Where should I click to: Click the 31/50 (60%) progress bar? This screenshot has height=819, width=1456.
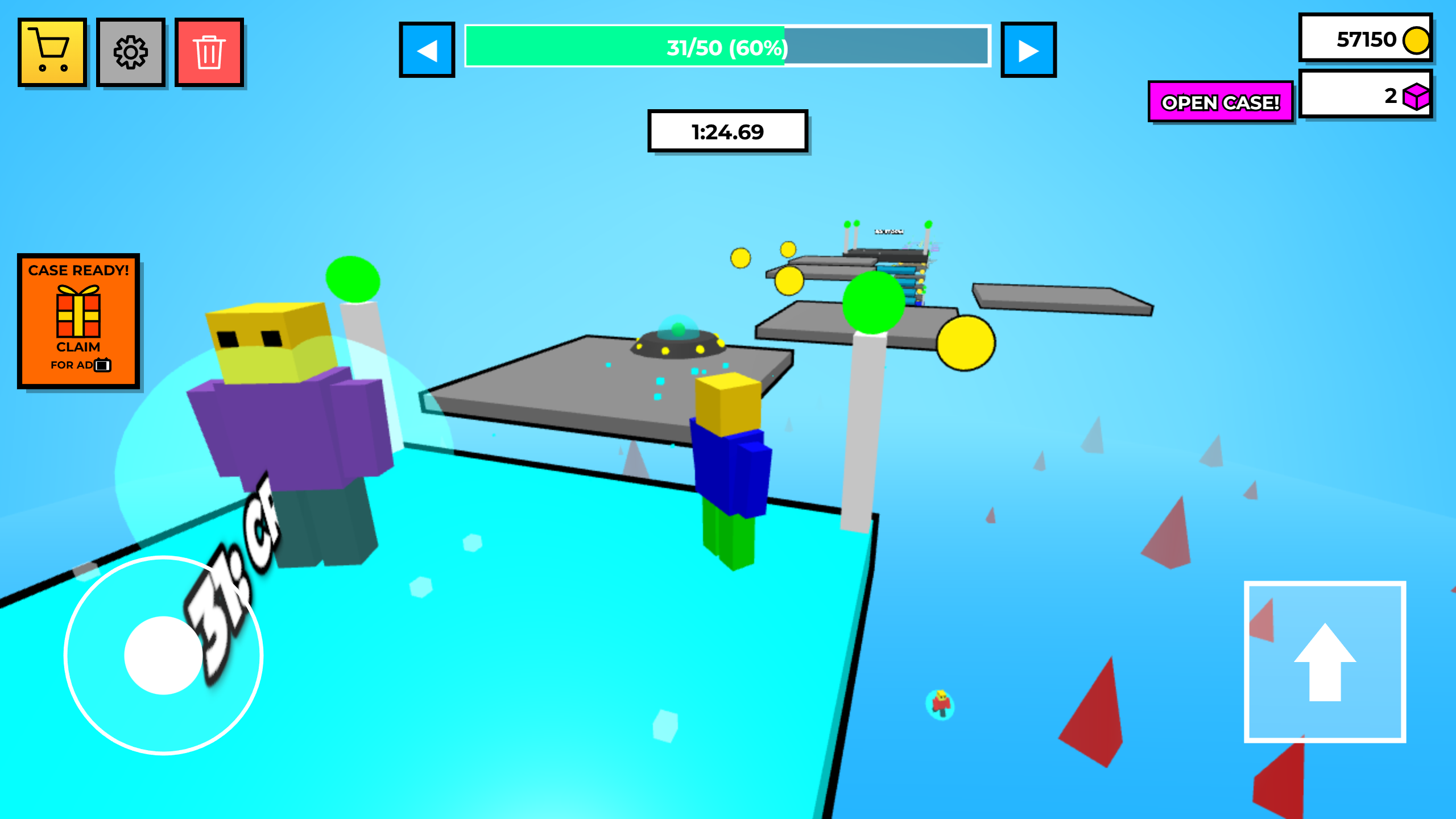(727, 49)
